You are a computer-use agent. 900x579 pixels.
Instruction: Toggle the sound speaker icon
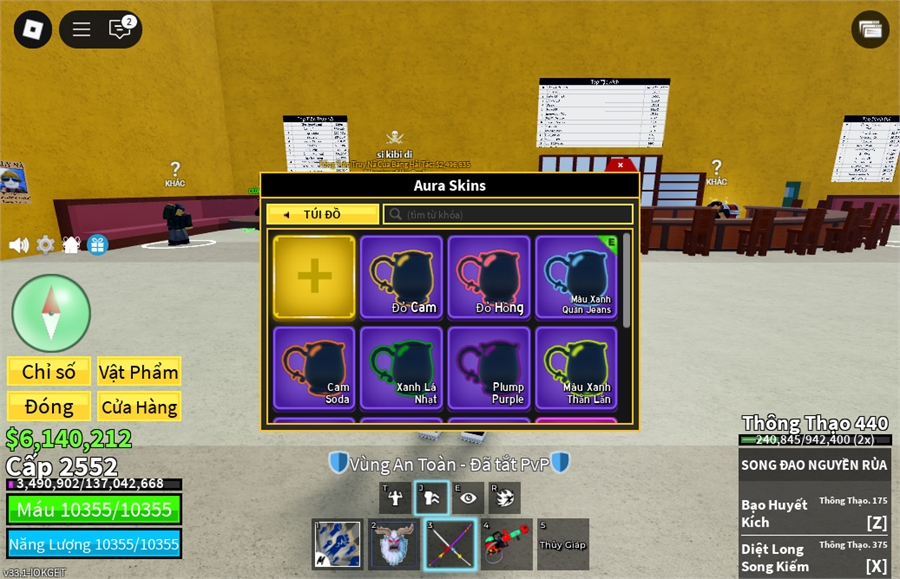tap(18, 244)
